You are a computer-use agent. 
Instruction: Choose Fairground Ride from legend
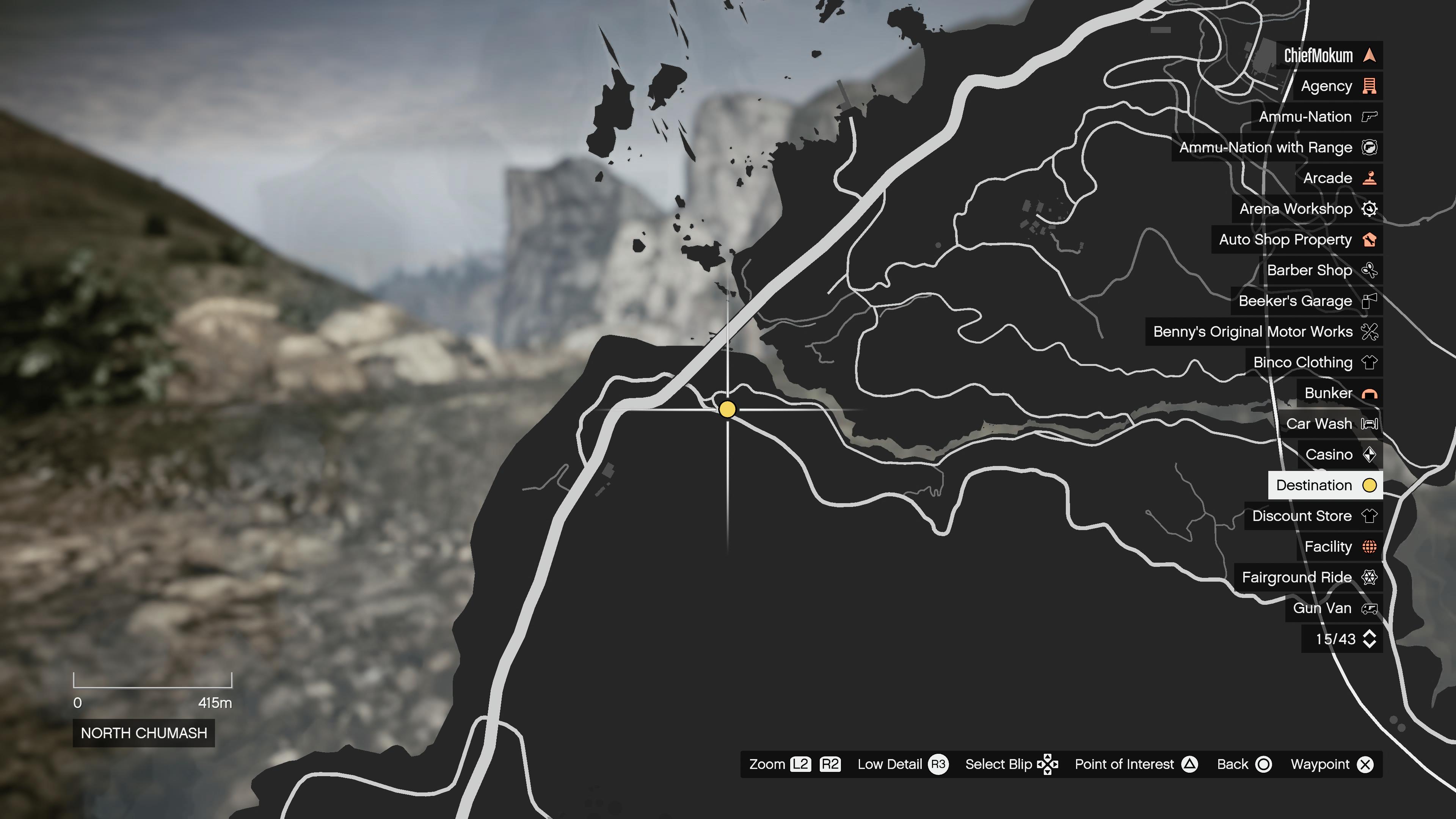click(x=1308, y=577)
